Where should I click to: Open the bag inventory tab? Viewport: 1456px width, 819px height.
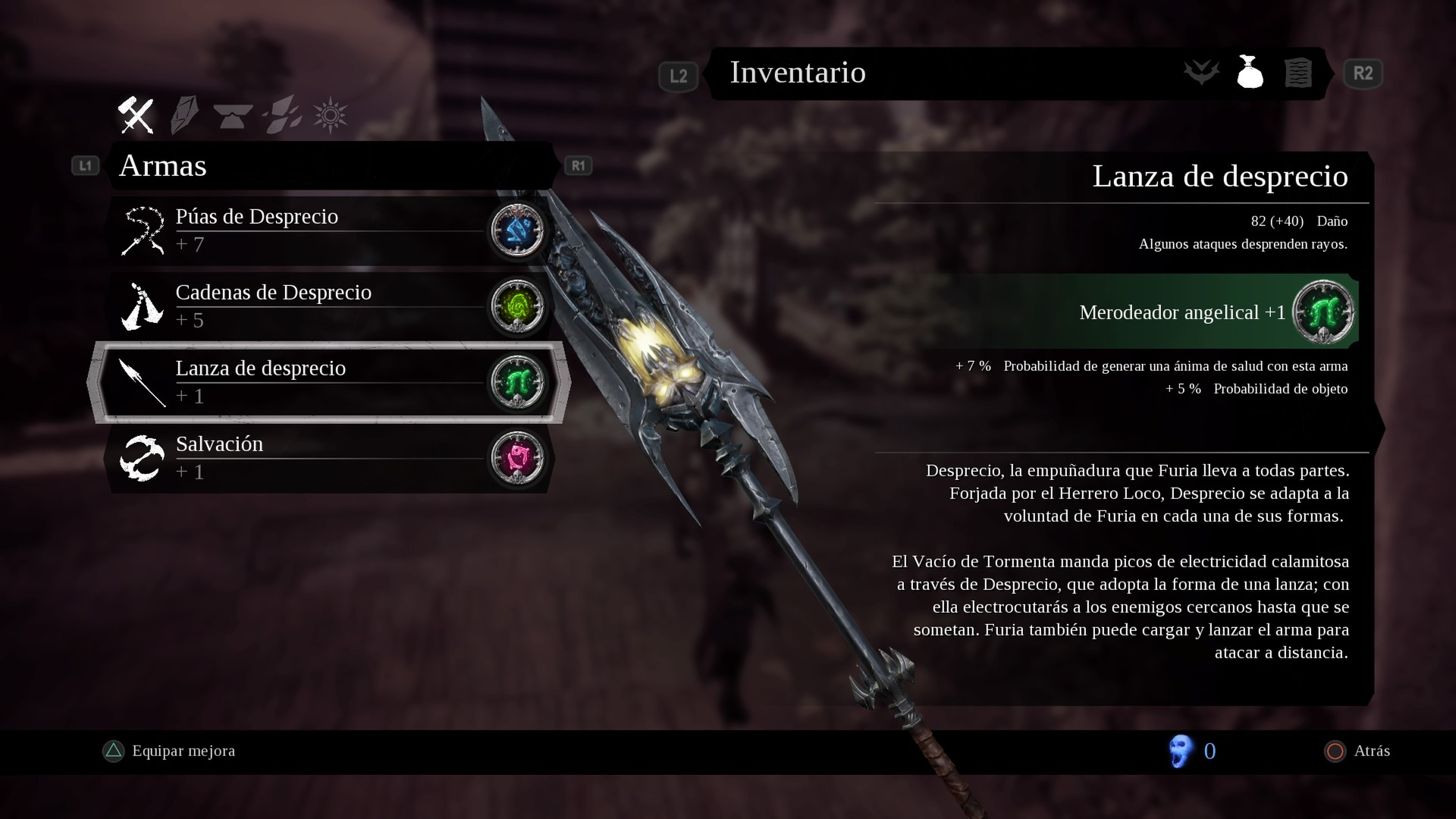[1250, 74]
